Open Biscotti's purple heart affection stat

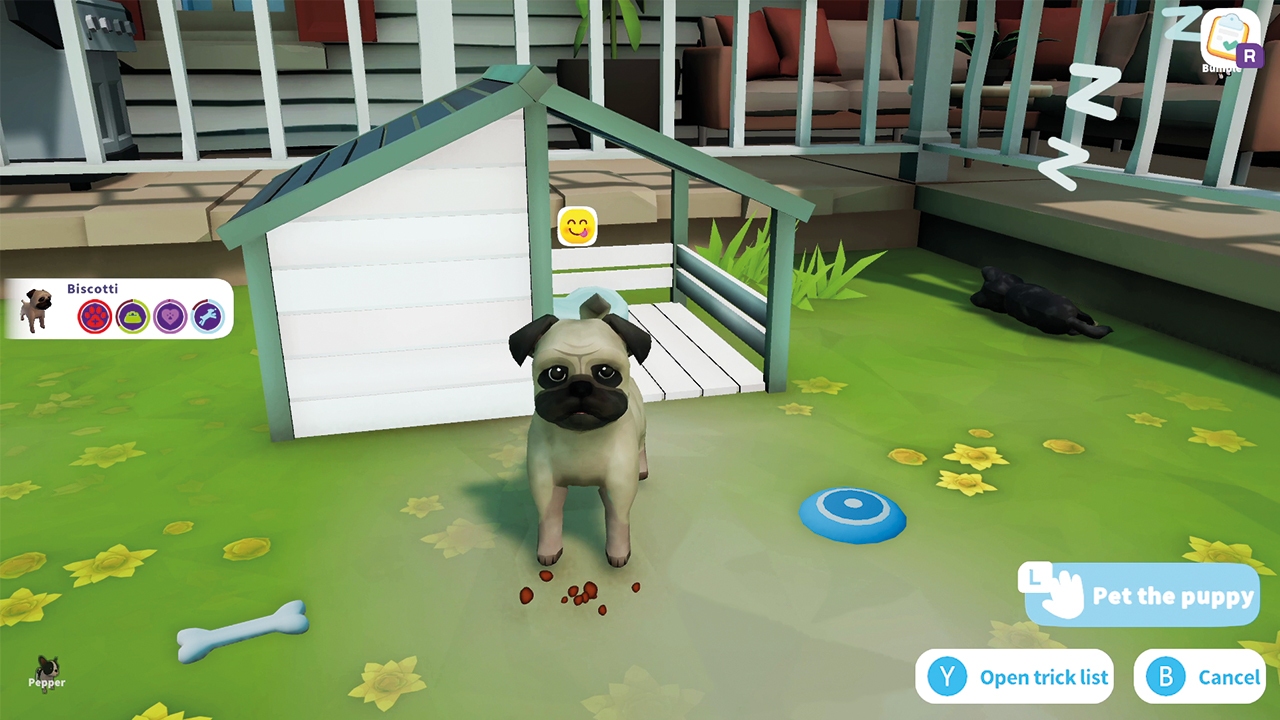coord(169,316)
